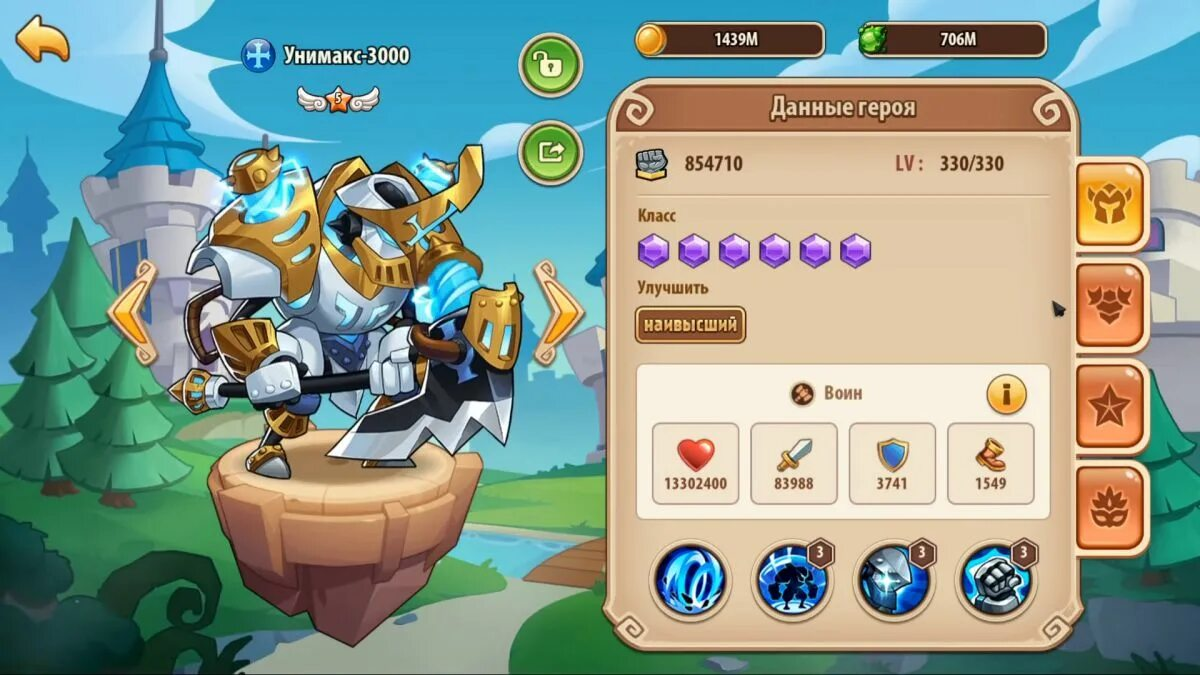
Task: Switch to the helmet hero data tab
Action: [x=1110, y=204]
